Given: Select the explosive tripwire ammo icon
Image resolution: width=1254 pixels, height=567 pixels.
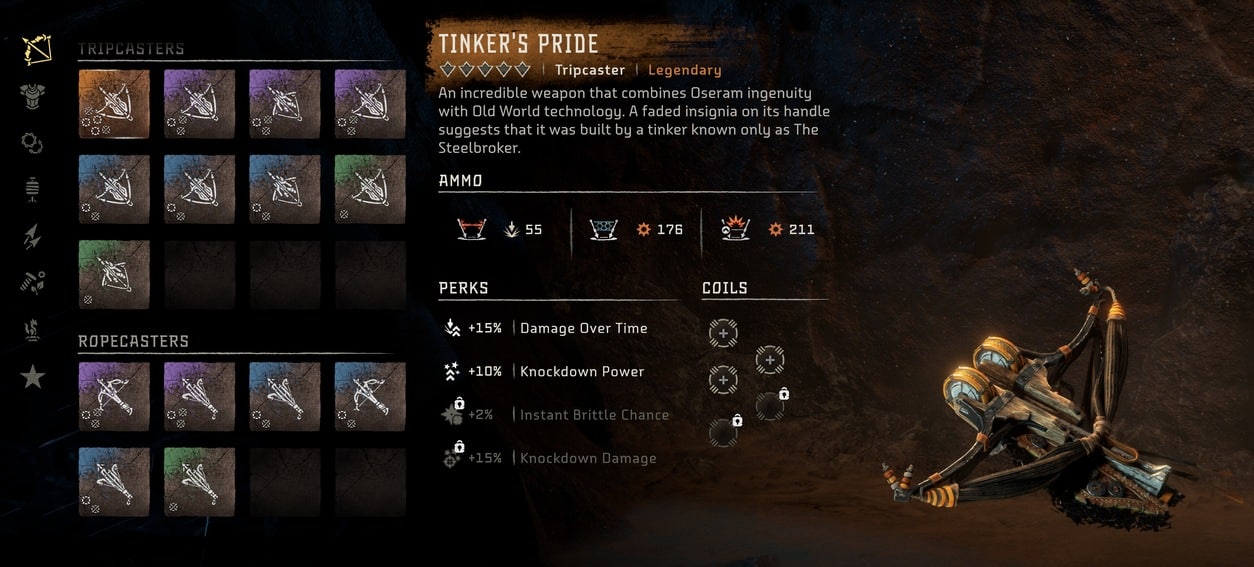Looking at the screenshot, I should [x=735, y=229].
